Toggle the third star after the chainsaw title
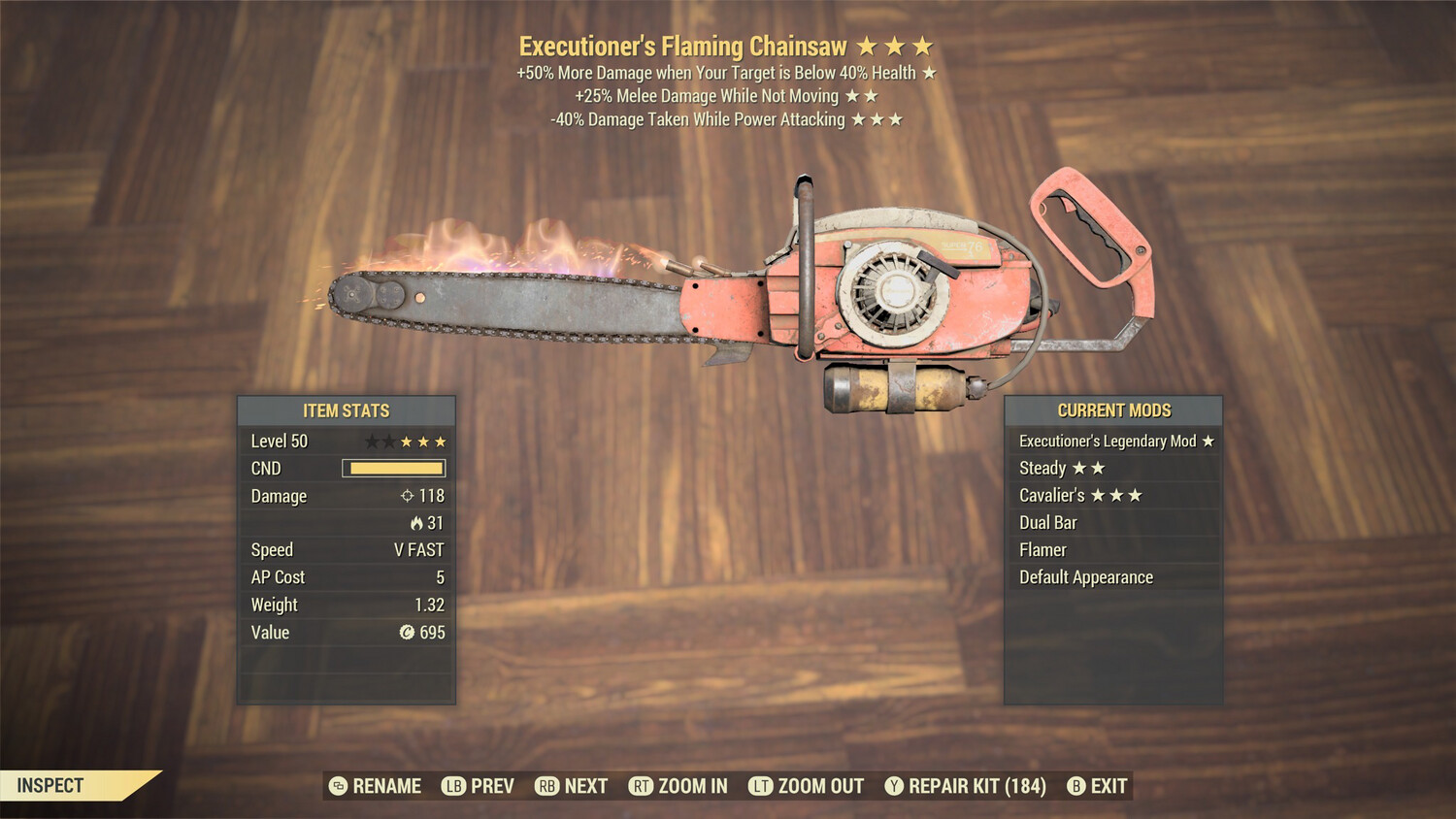Image resolution: width=1456 pixels, height=819 pixels. click(x=924, y=44)
